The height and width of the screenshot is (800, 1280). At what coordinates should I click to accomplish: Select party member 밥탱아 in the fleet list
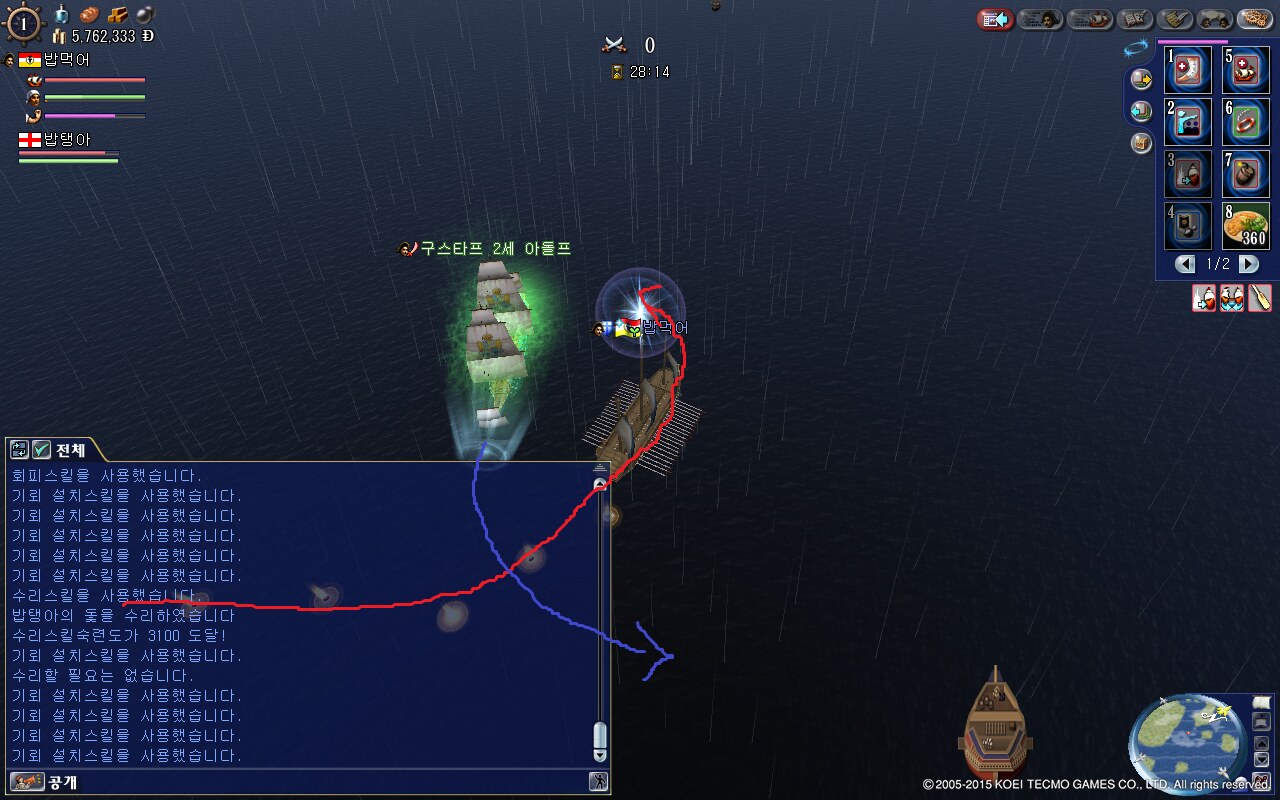click(66, 140)
